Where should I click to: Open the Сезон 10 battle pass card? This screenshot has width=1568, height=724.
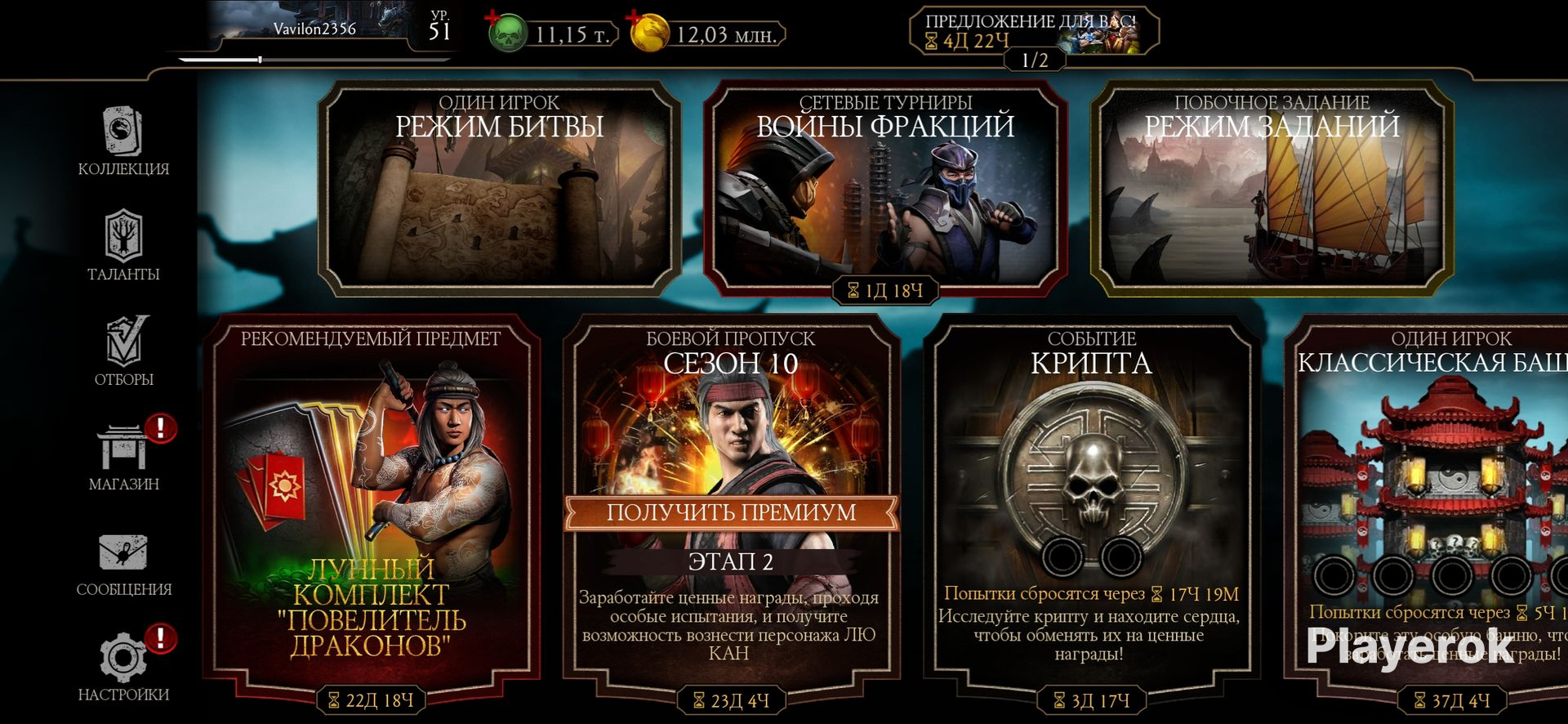point(730,409)
